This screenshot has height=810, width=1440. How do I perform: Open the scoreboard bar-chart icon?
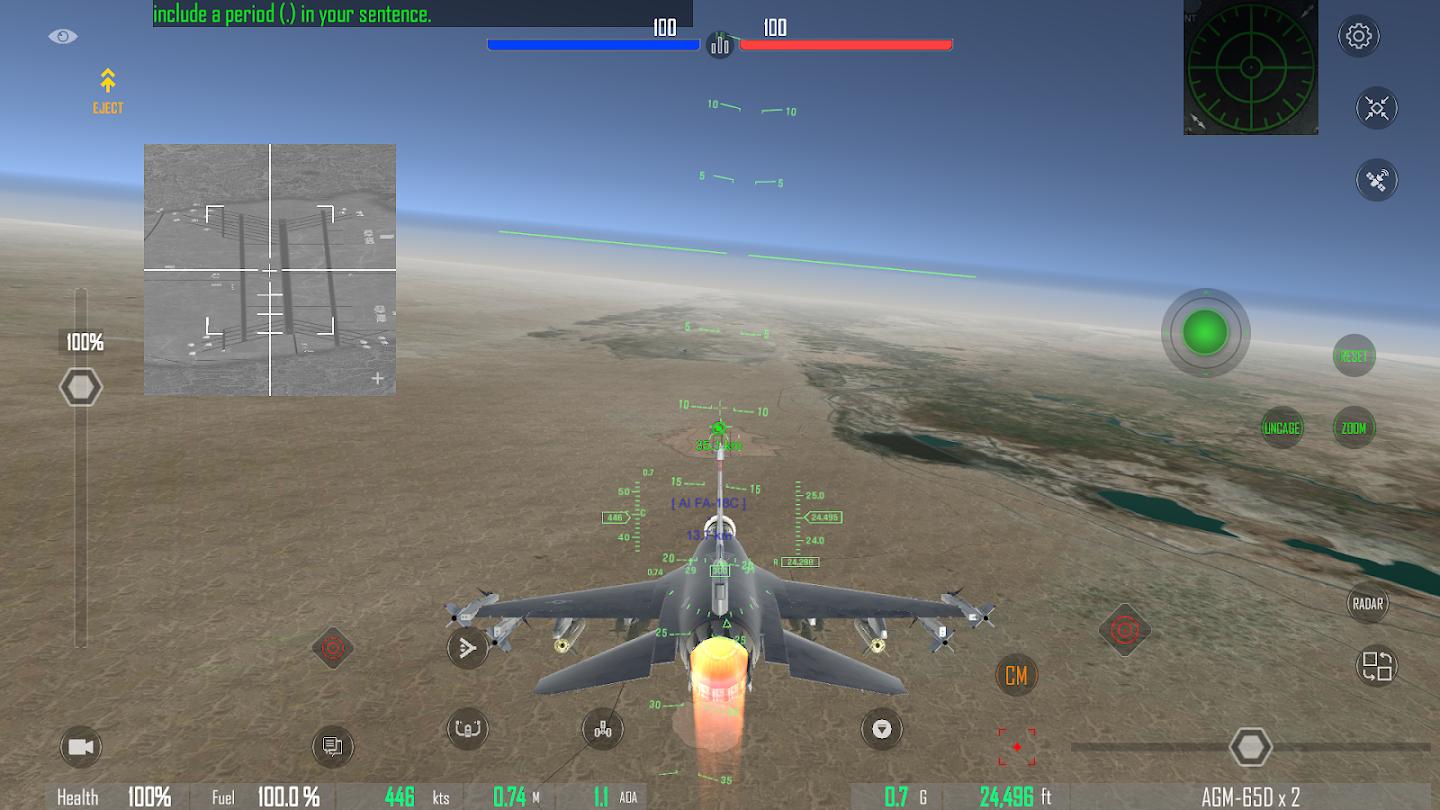720,45
